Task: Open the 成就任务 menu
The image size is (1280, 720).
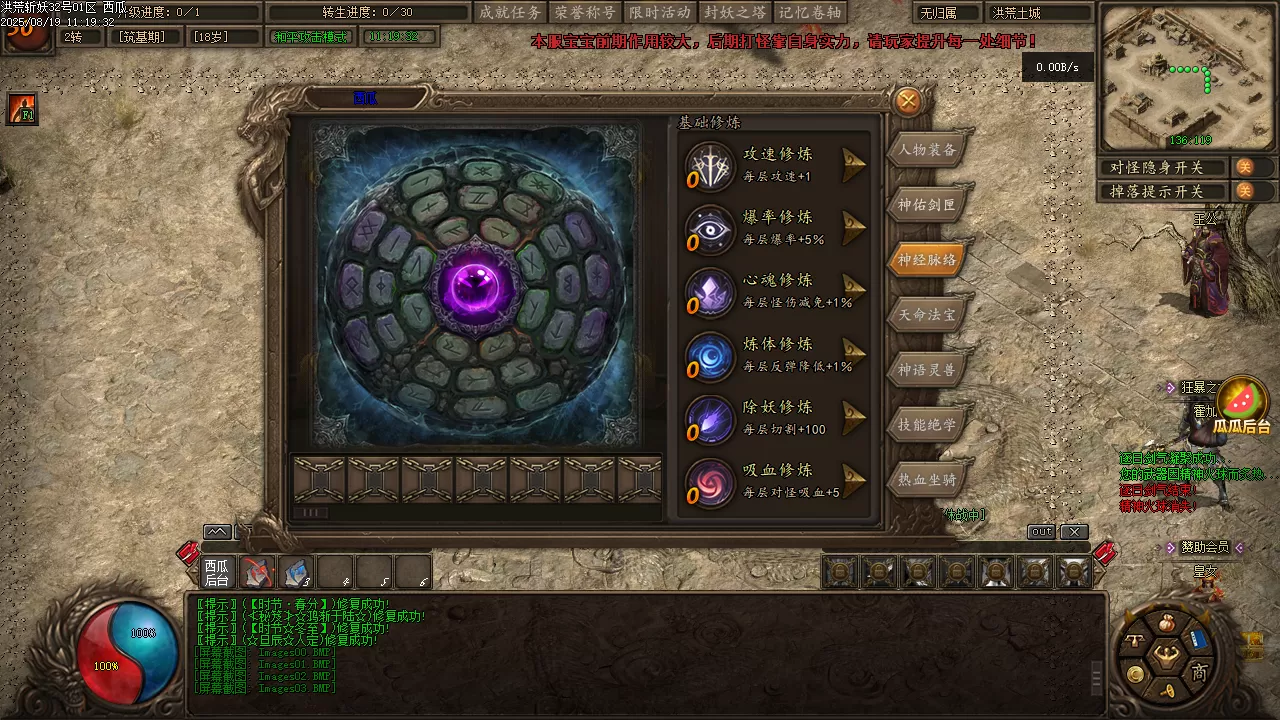Action: coord(510,13)
